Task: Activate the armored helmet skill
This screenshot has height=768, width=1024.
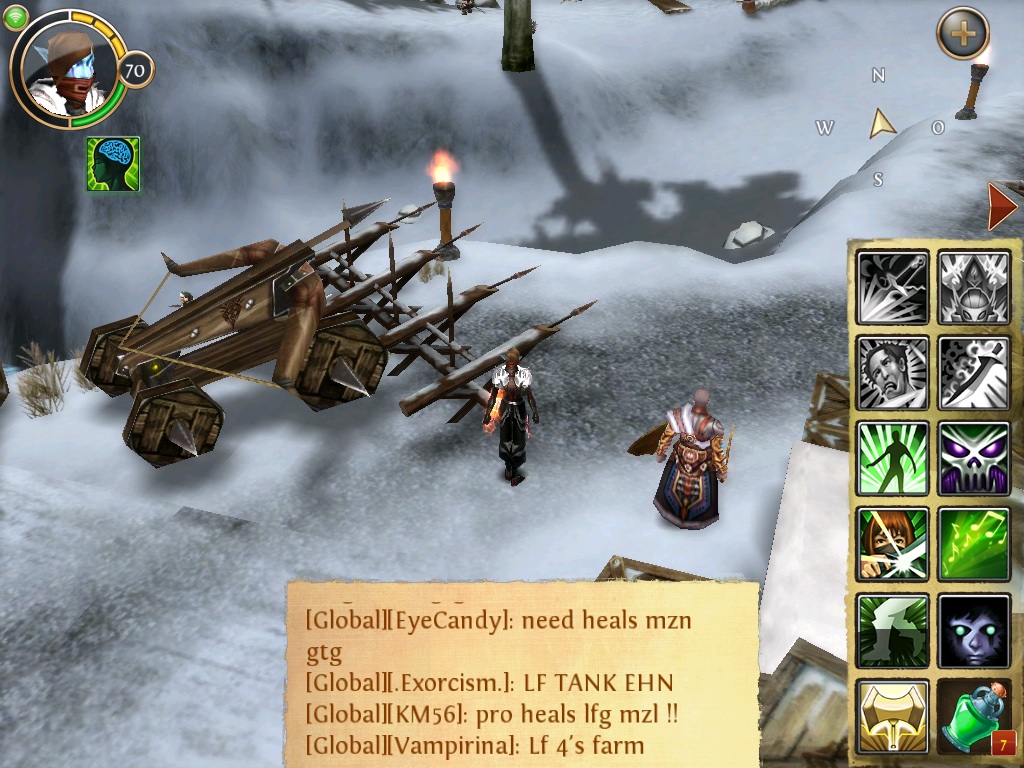Action: coord(973,287)
